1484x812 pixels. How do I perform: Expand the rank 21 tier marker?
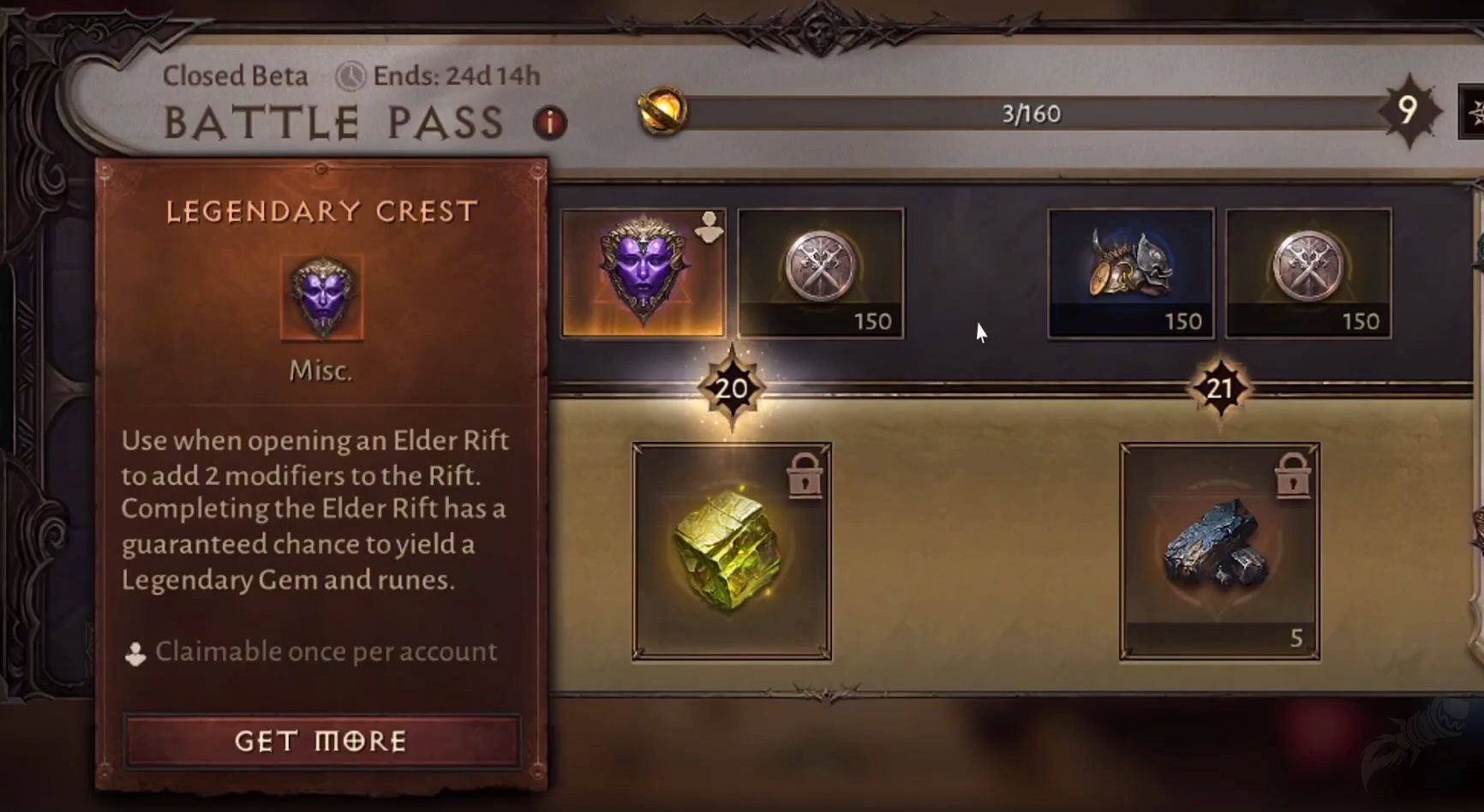click(1220, 387)
